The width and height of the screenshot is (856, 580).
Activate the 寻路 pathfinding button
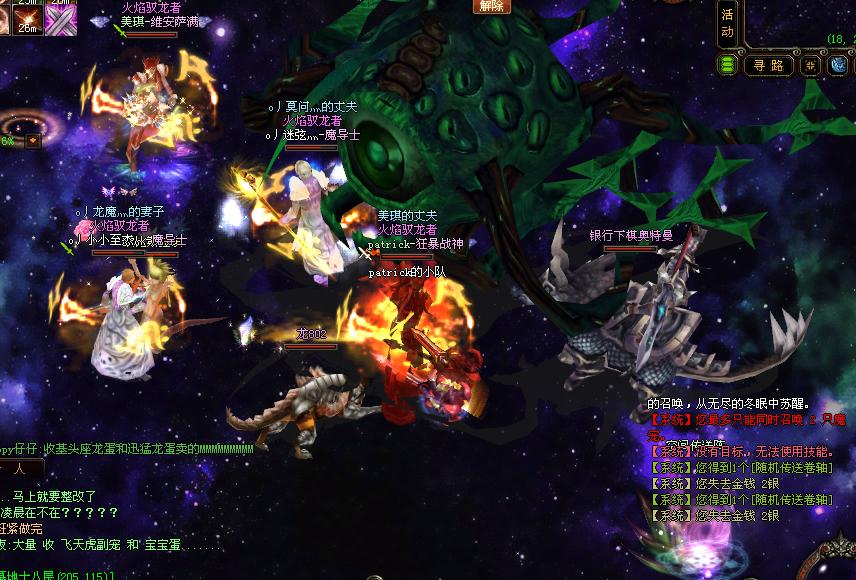coord(769,65)
